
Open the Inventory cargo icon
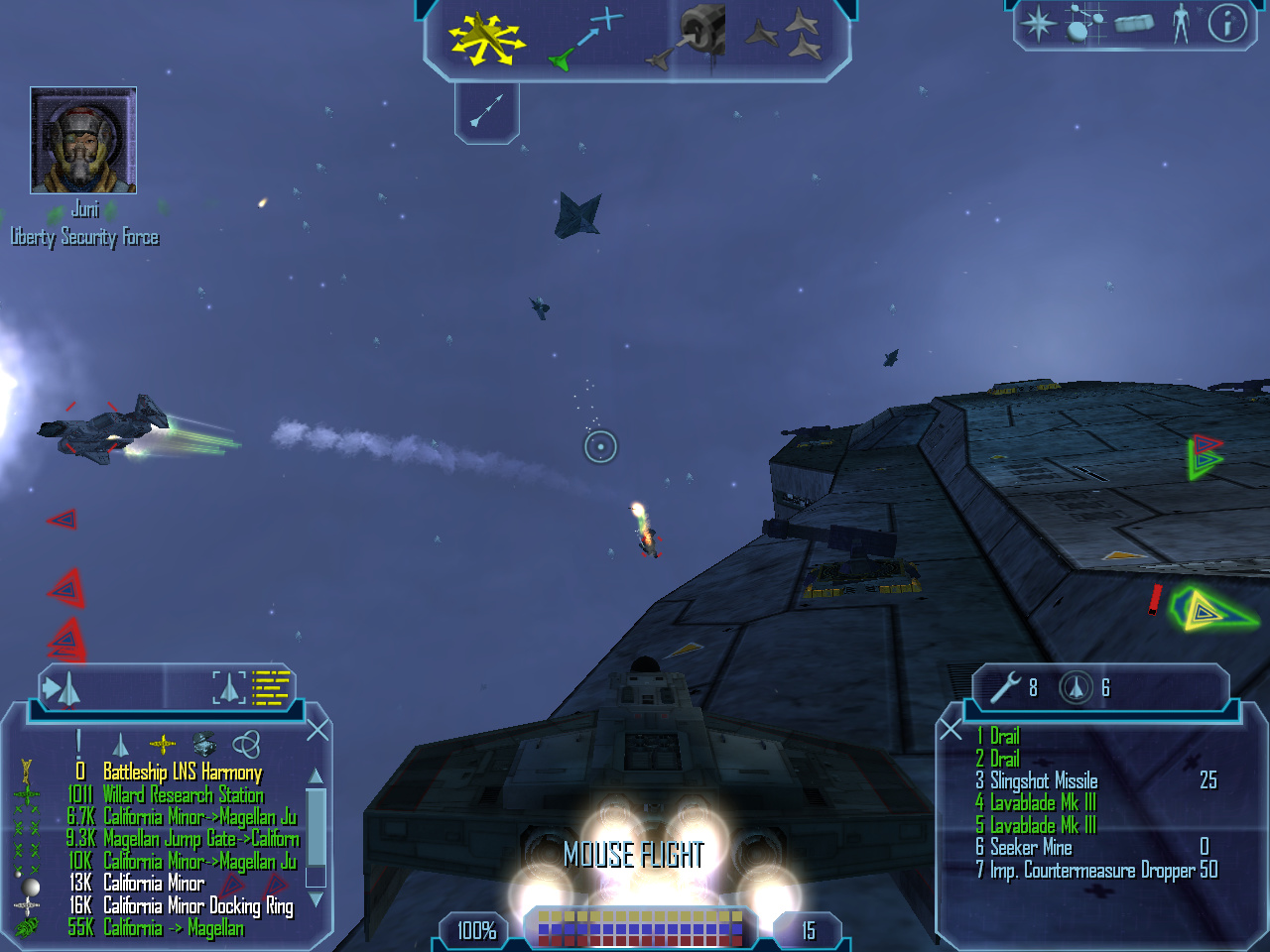coord(1134,23)
